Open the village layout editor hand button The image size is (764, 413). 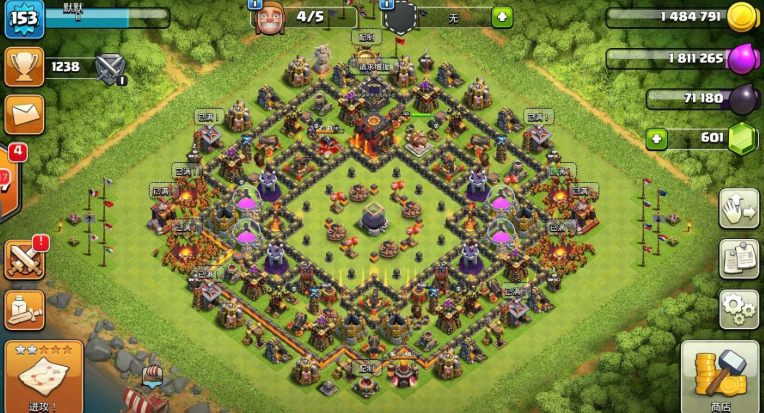[x=738, y=209]
